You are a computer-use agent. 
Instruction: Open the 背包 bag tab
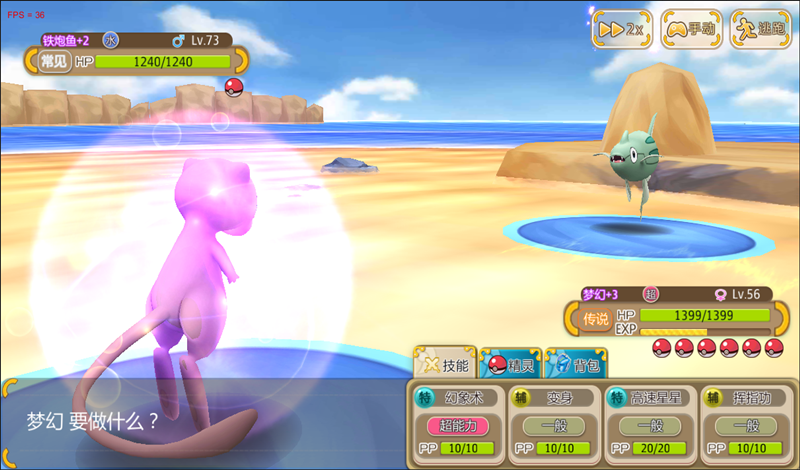coord(576,365)
